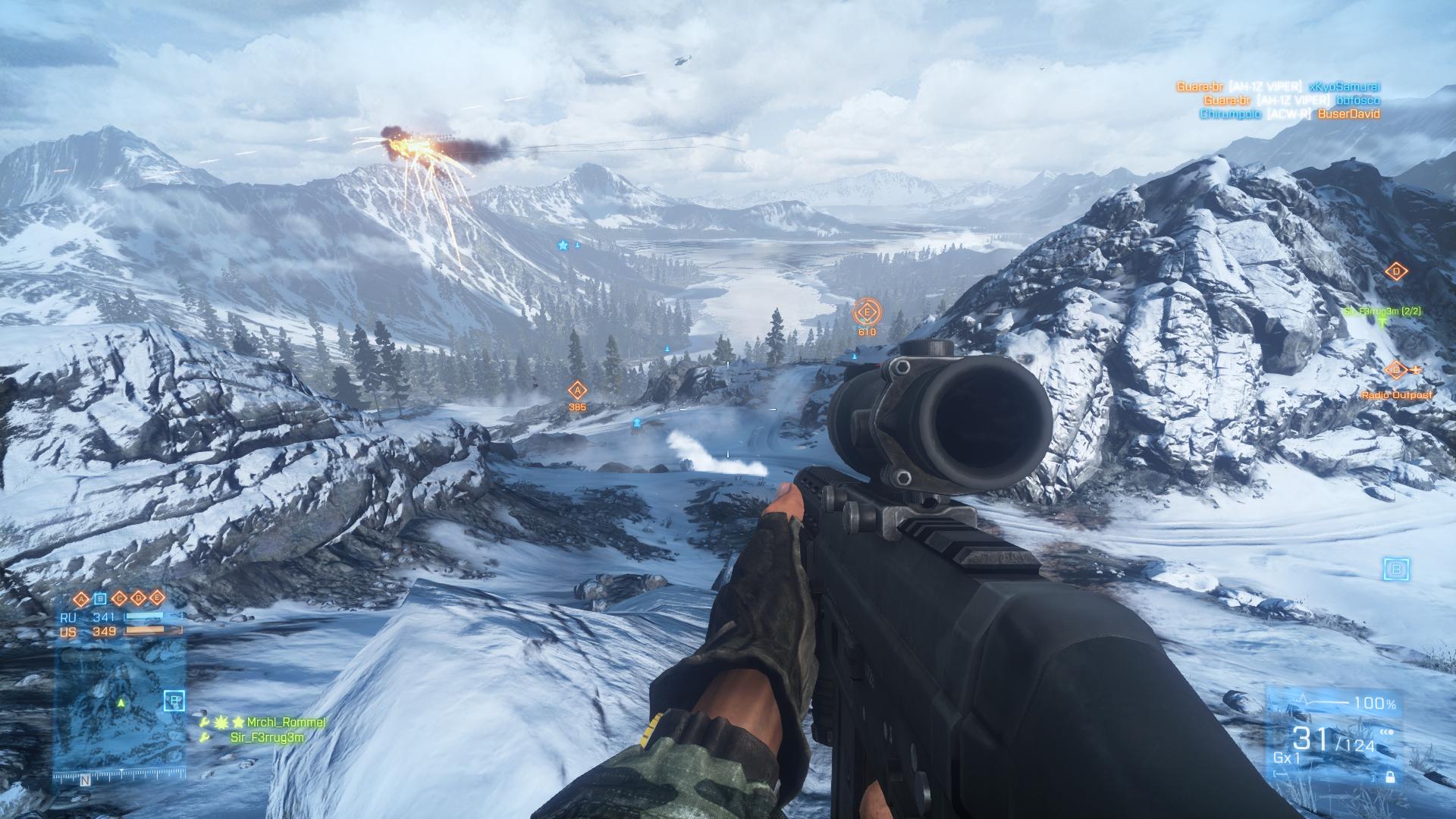
Task: Click objective E marker showing 610 distance
Action: click(x=866, y=312)
